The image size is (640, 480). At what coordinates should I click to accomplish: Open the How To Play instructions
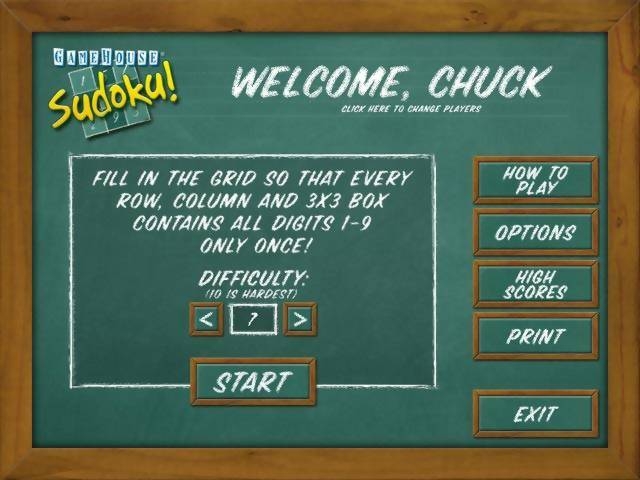(535, 180)
